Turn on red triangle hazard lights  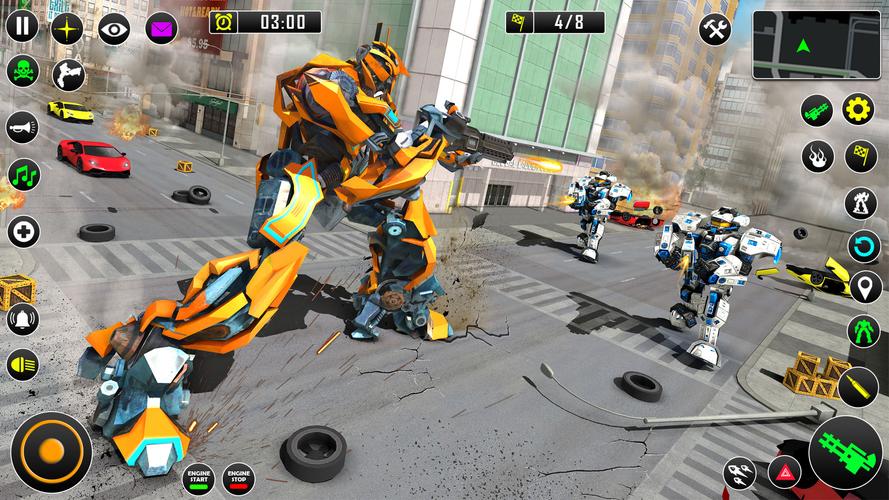[783, 471]
